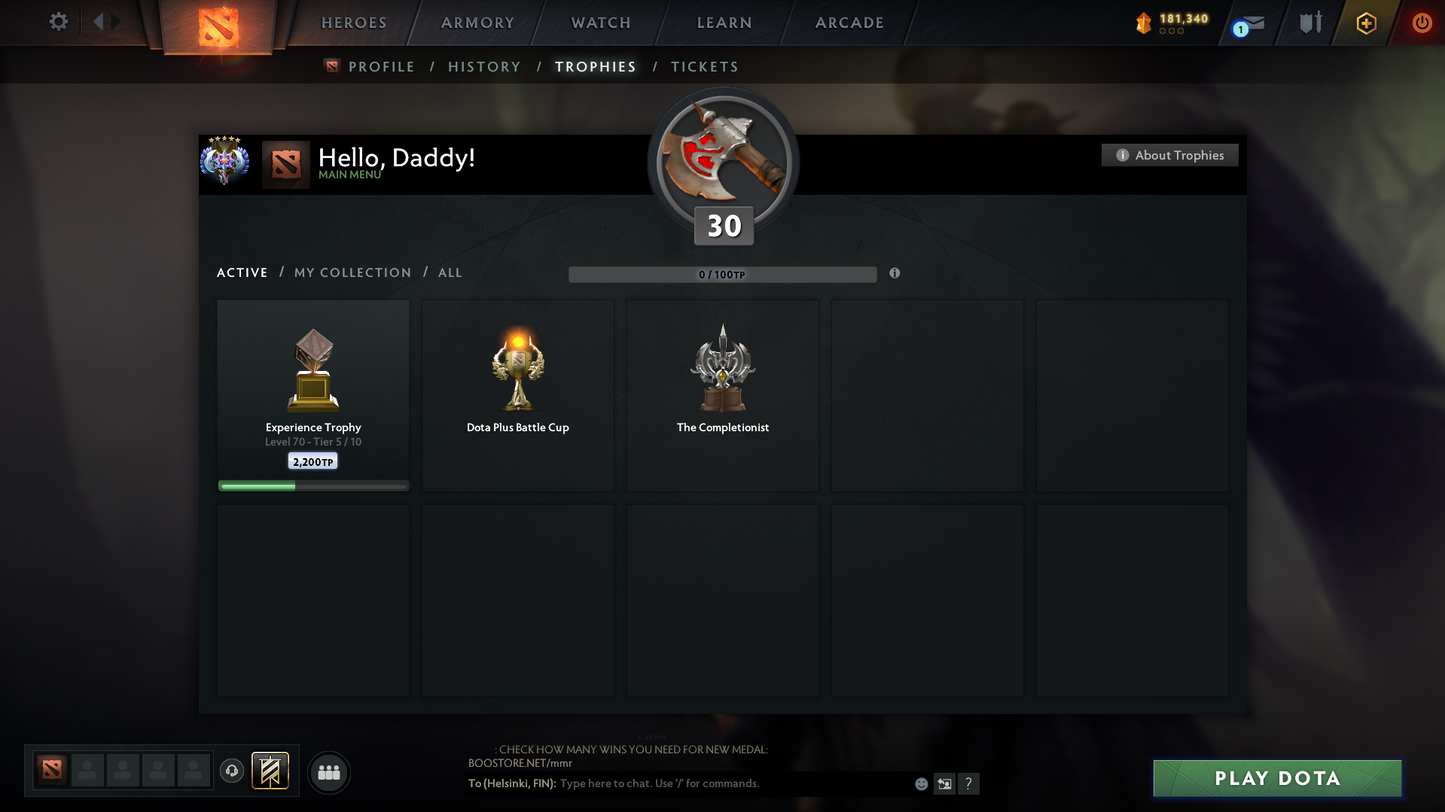Click the red power button to exit
Screen dimensions: 1445x812
[1421, 22]
